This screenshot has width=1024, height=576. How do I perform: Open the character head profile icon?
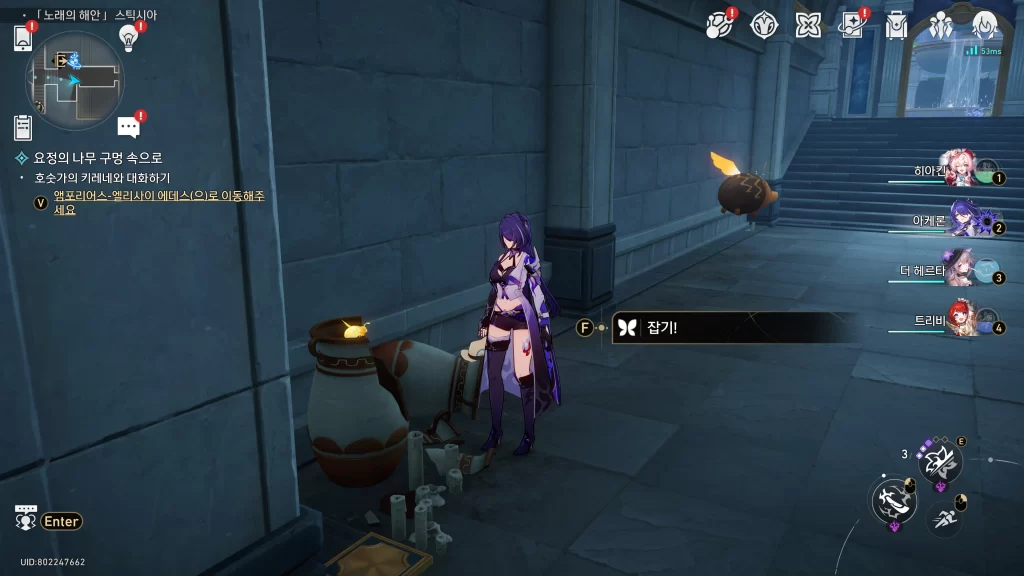[985, 25]
